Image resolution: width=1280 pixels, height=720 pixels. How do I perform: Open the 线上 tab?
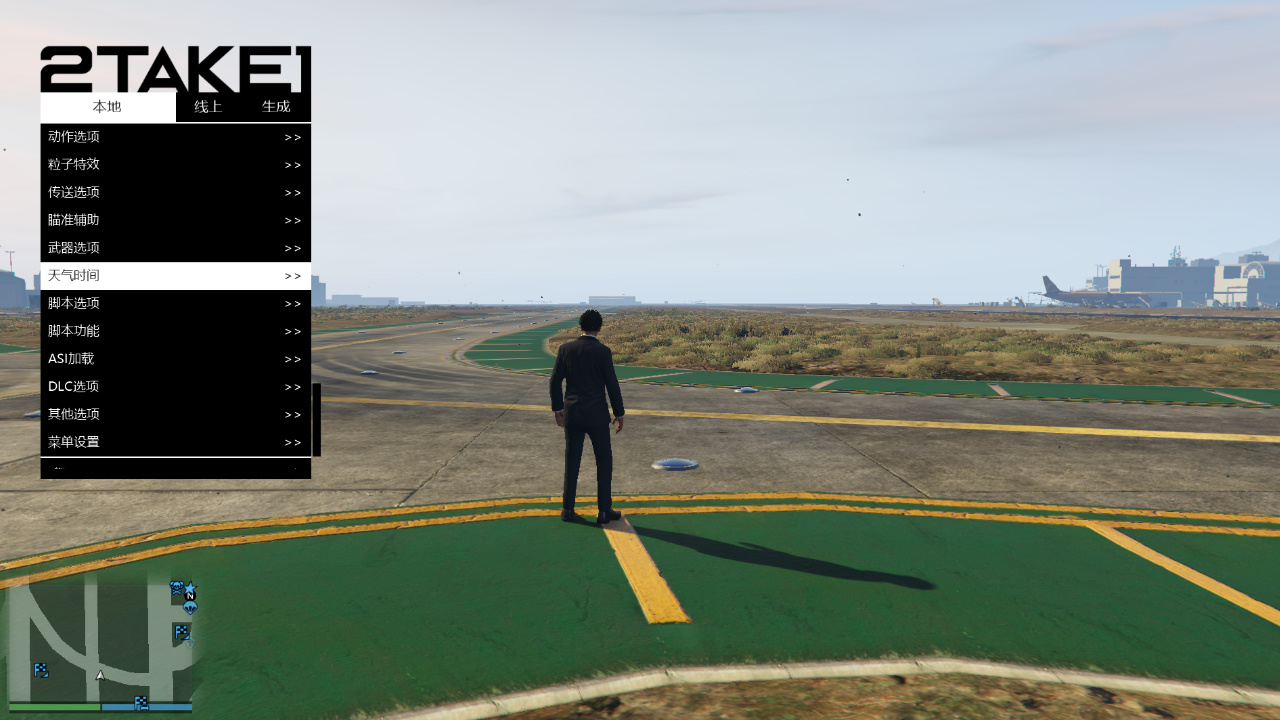click(x=208, y=107)
